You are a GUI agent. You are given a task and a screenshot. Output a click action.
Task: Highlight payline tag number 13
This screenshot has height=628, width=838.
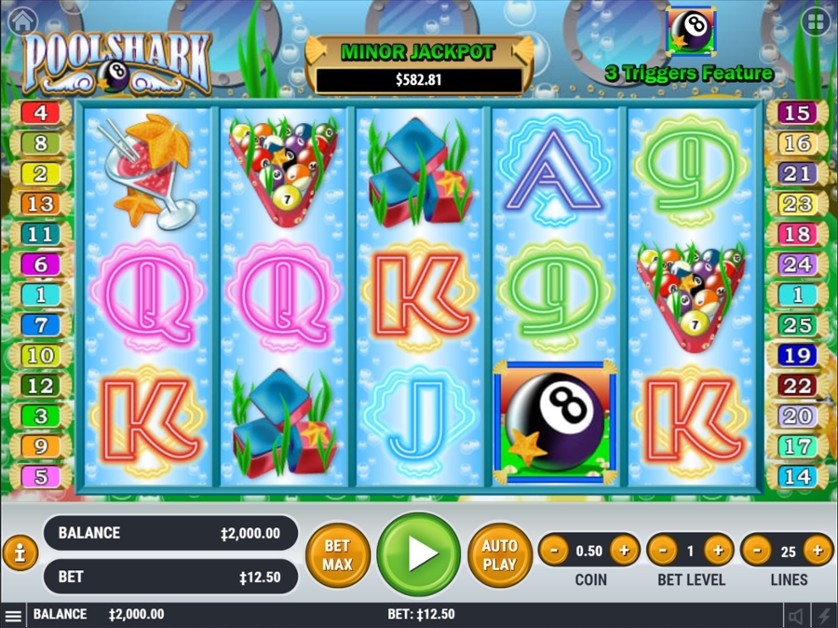coord(41,204)
